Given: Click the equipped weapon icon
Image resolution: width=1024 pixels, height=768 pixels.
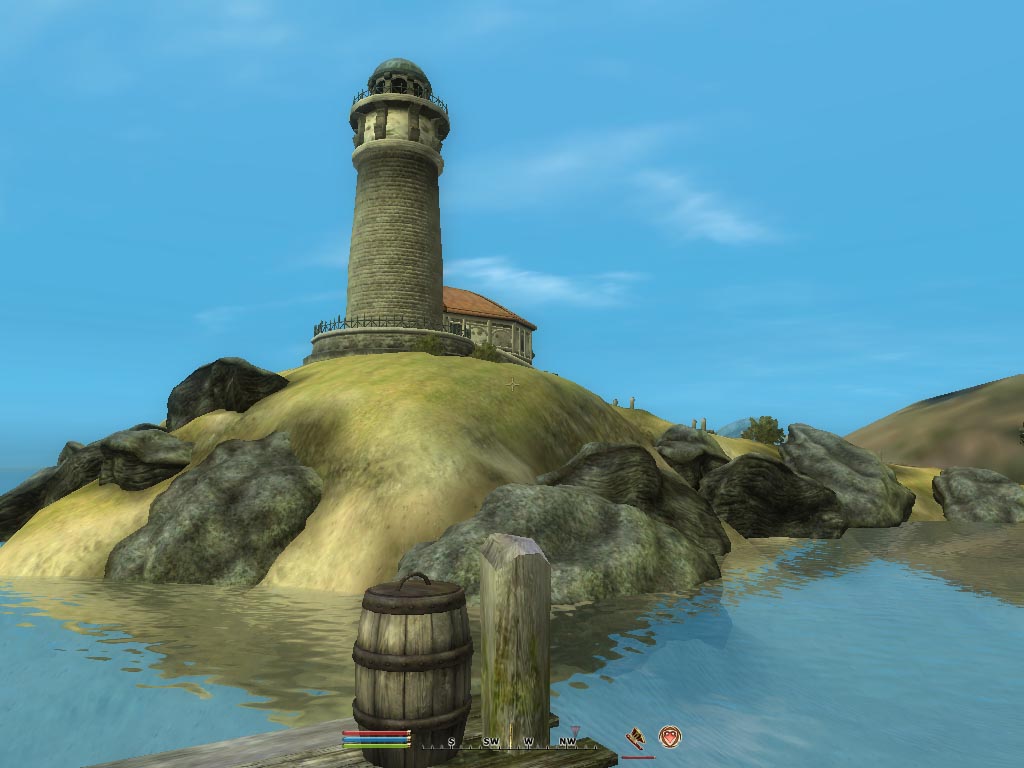Looking at the screenshot, I should [635, 738].
